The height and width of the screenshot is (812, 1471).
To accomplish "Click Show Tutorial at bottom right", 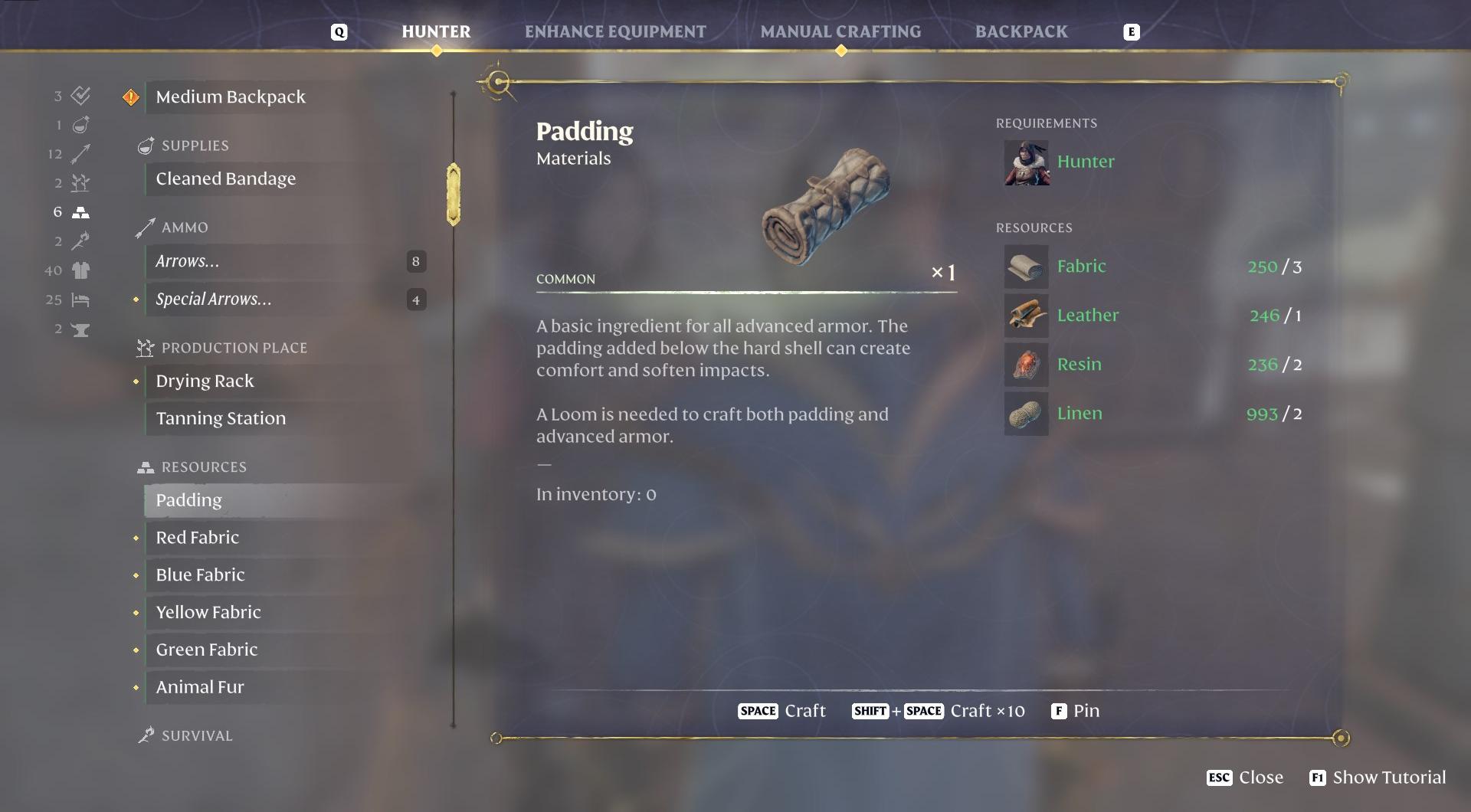I will 1377,778.
